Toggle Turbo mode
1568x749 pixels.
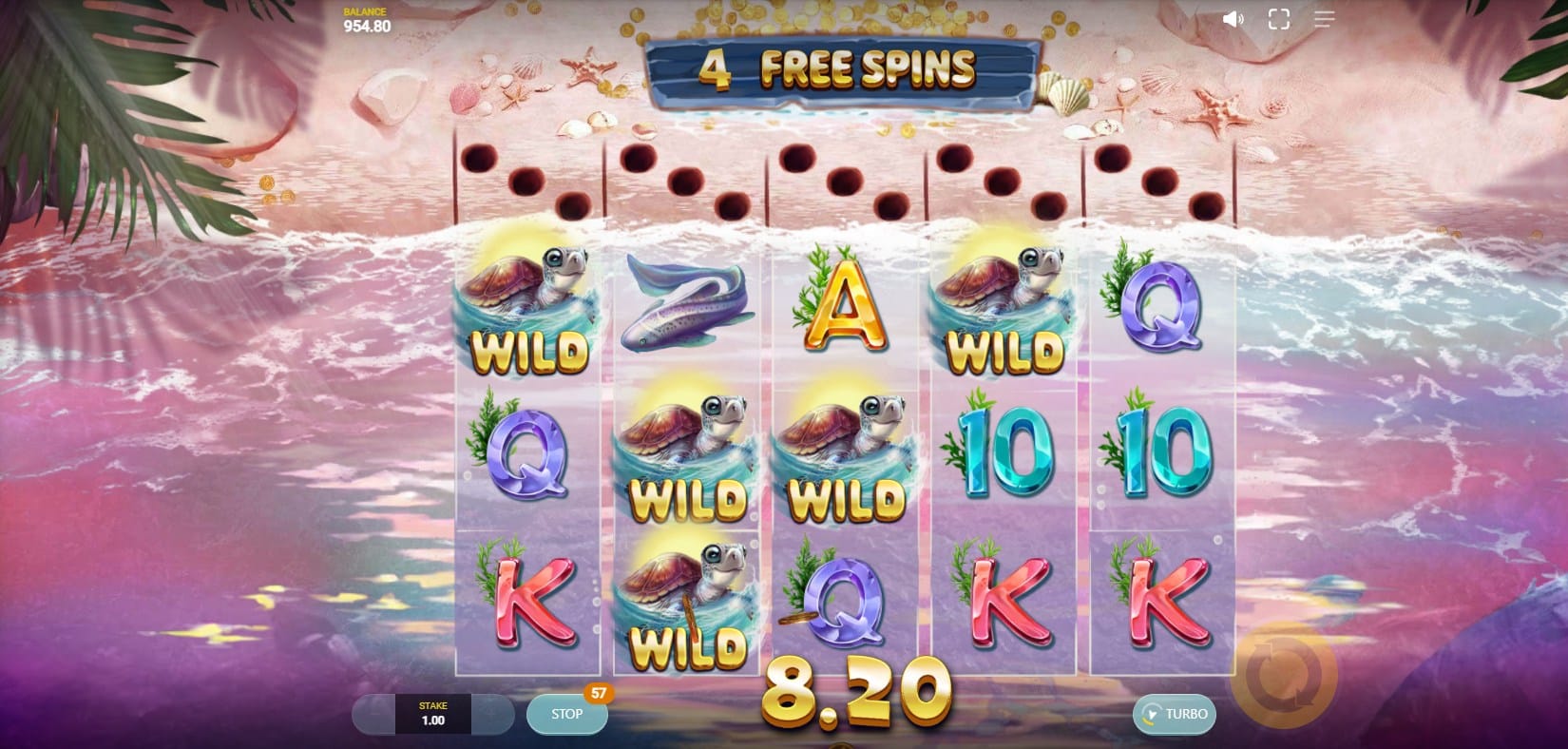point(1175,714)
